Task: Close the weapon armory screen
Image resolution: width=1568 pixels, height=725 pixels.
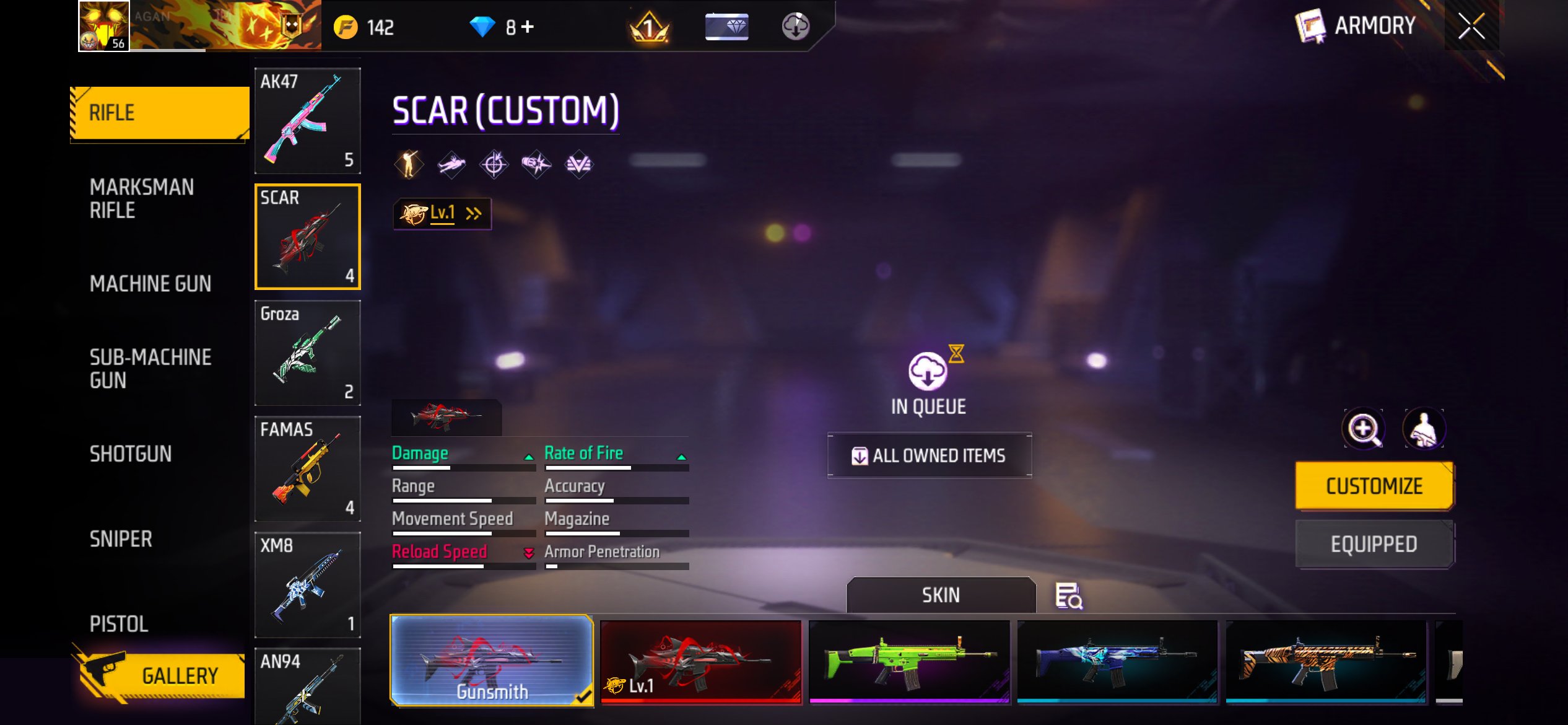Action: coord(1471,26)
